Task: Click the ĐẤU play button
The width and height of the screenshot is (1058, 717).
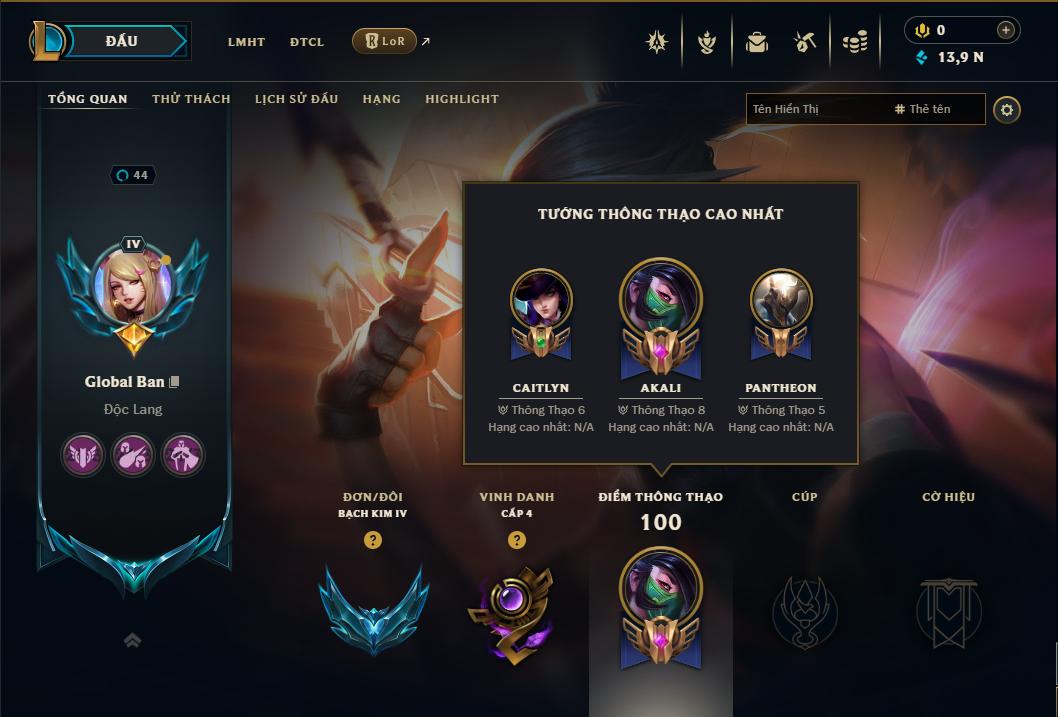Action: (x=122, y=41)
